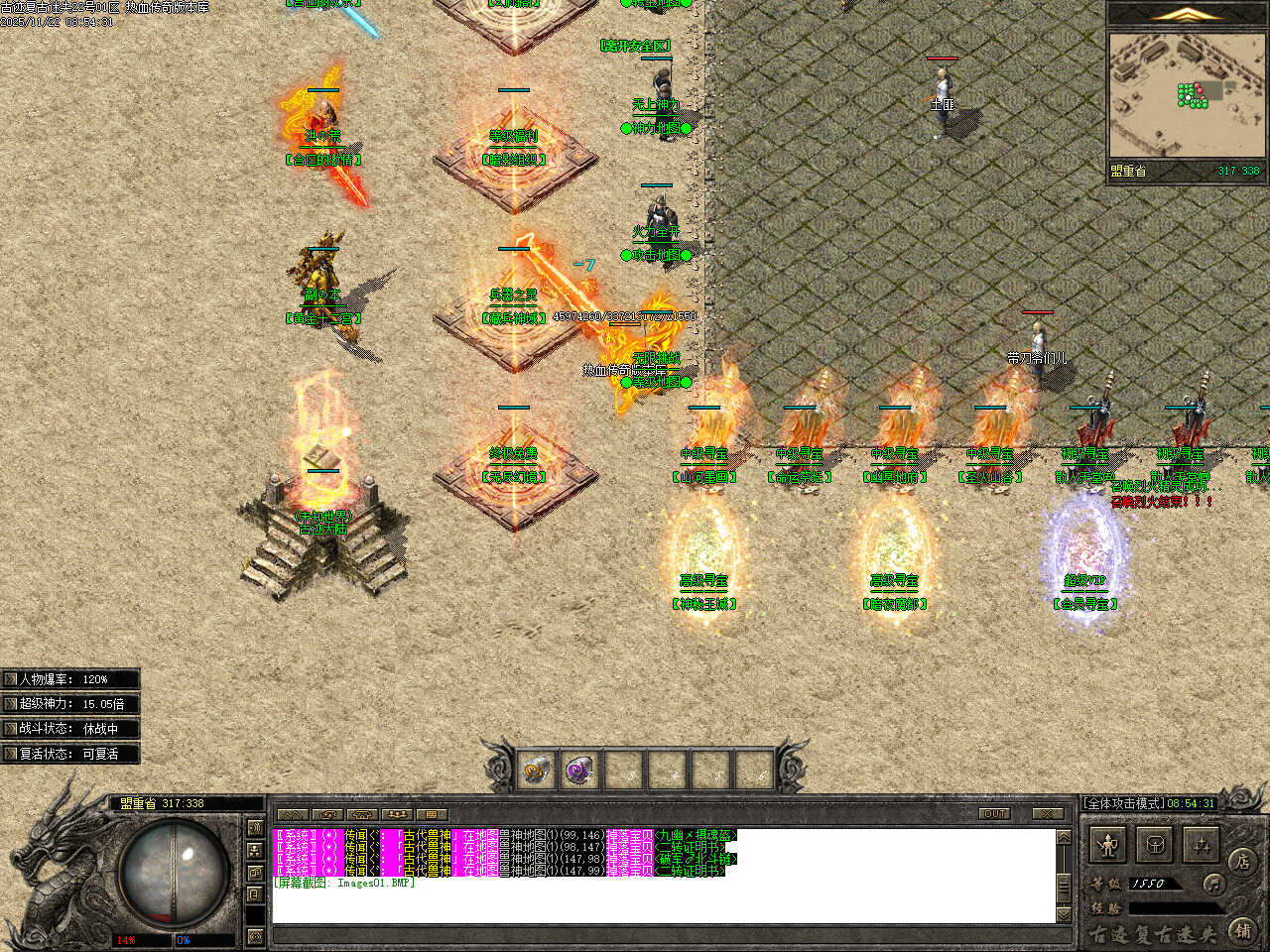The height and width of the screenshot is (952, 1270).
Task: Use the gold scroll in the hotbar
Action: 537,770
